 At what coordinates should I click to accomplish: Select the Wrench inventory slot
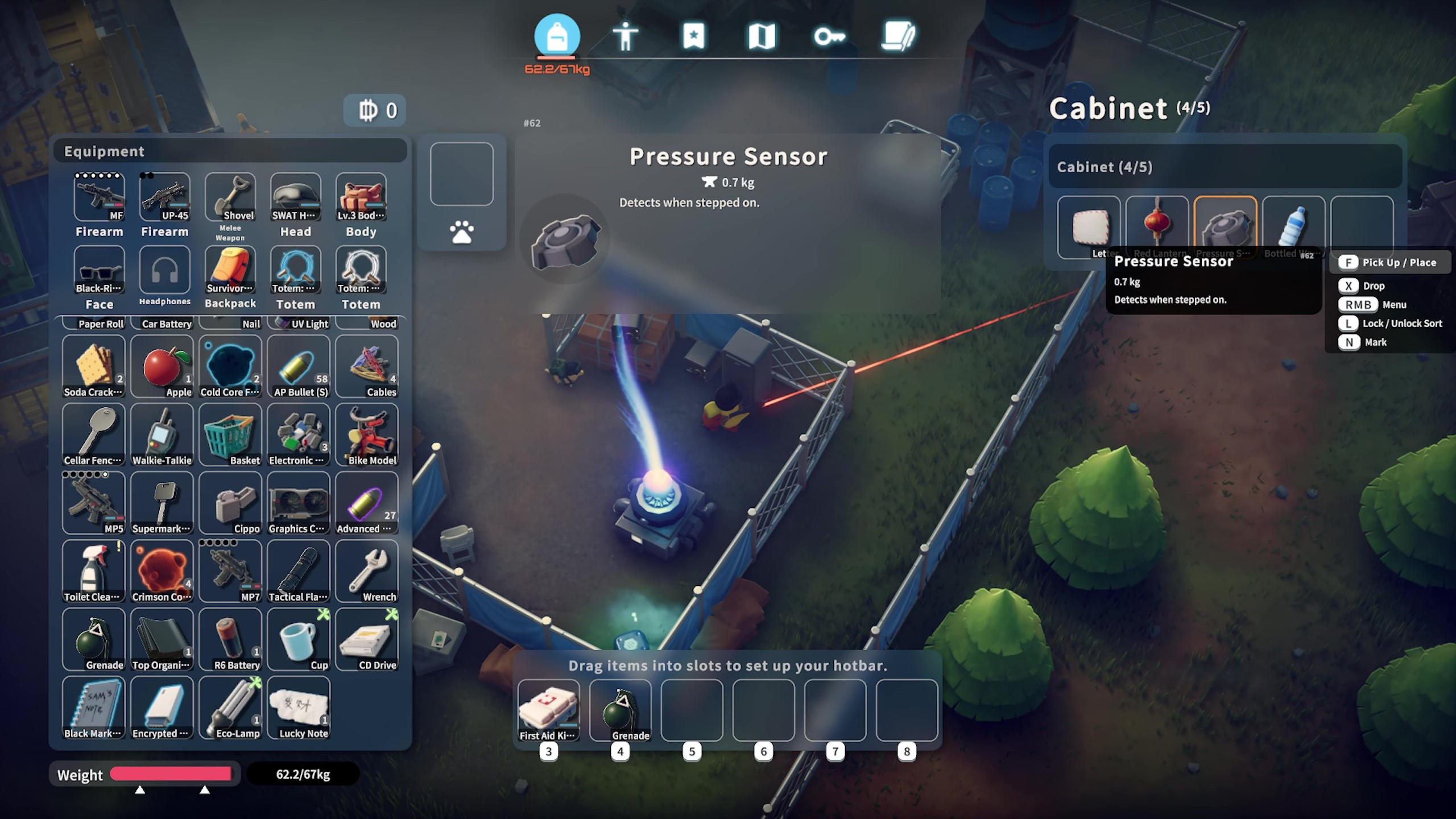pos(367,571)
